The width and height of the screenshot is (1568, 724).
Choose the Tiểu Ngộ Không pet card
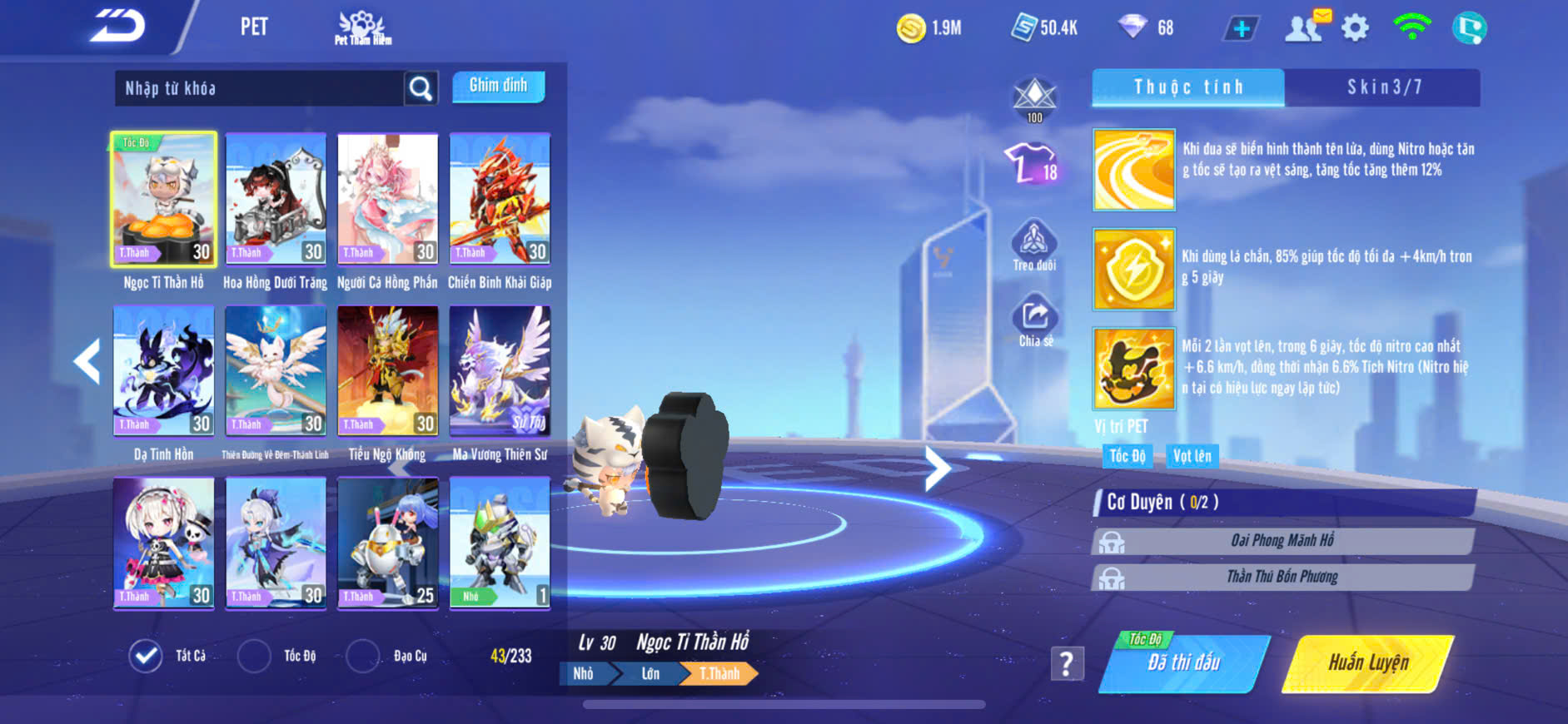pos(387,371)
